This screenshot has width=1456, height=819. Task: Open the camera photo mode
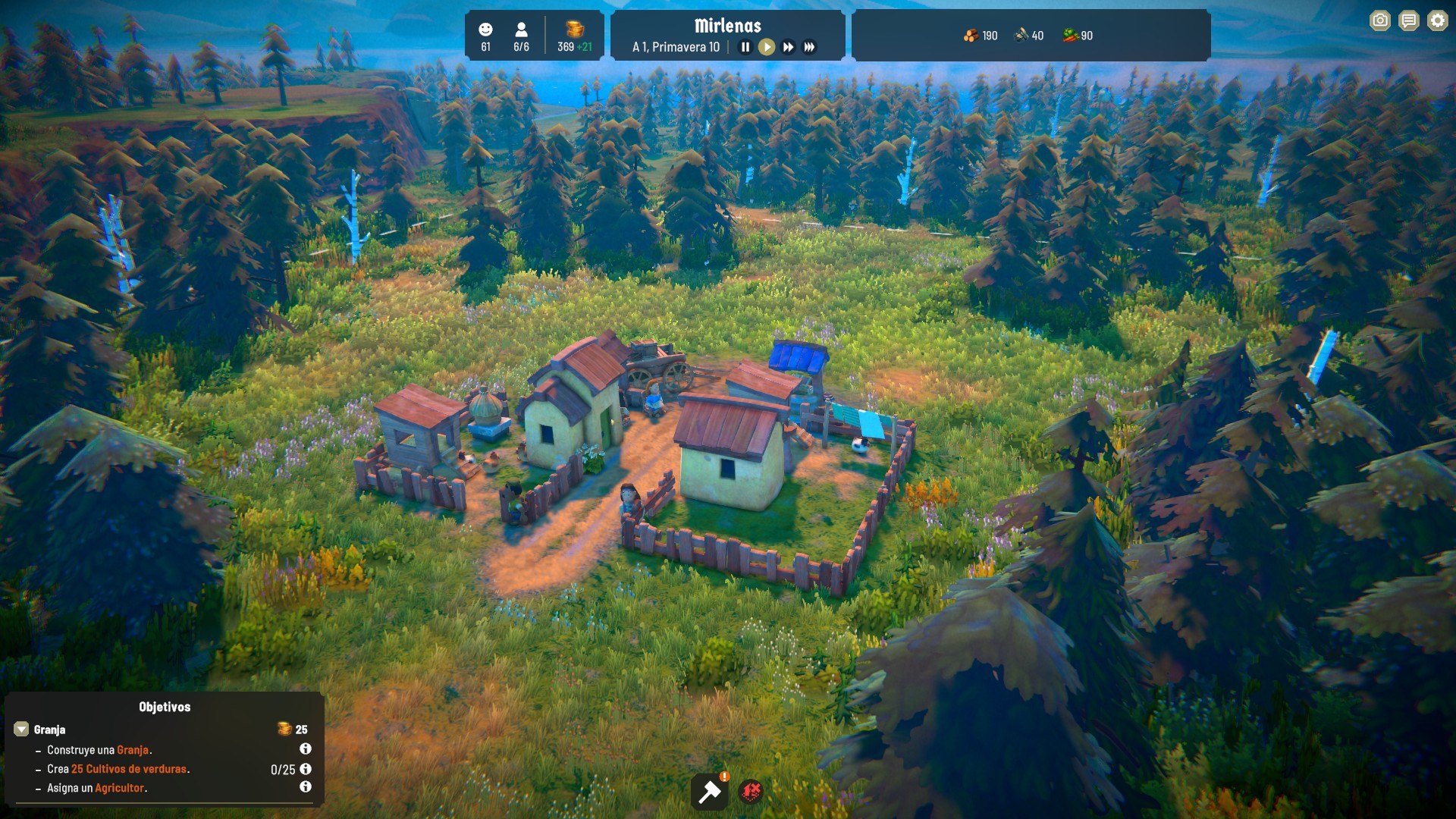(x=1380, y=20)
